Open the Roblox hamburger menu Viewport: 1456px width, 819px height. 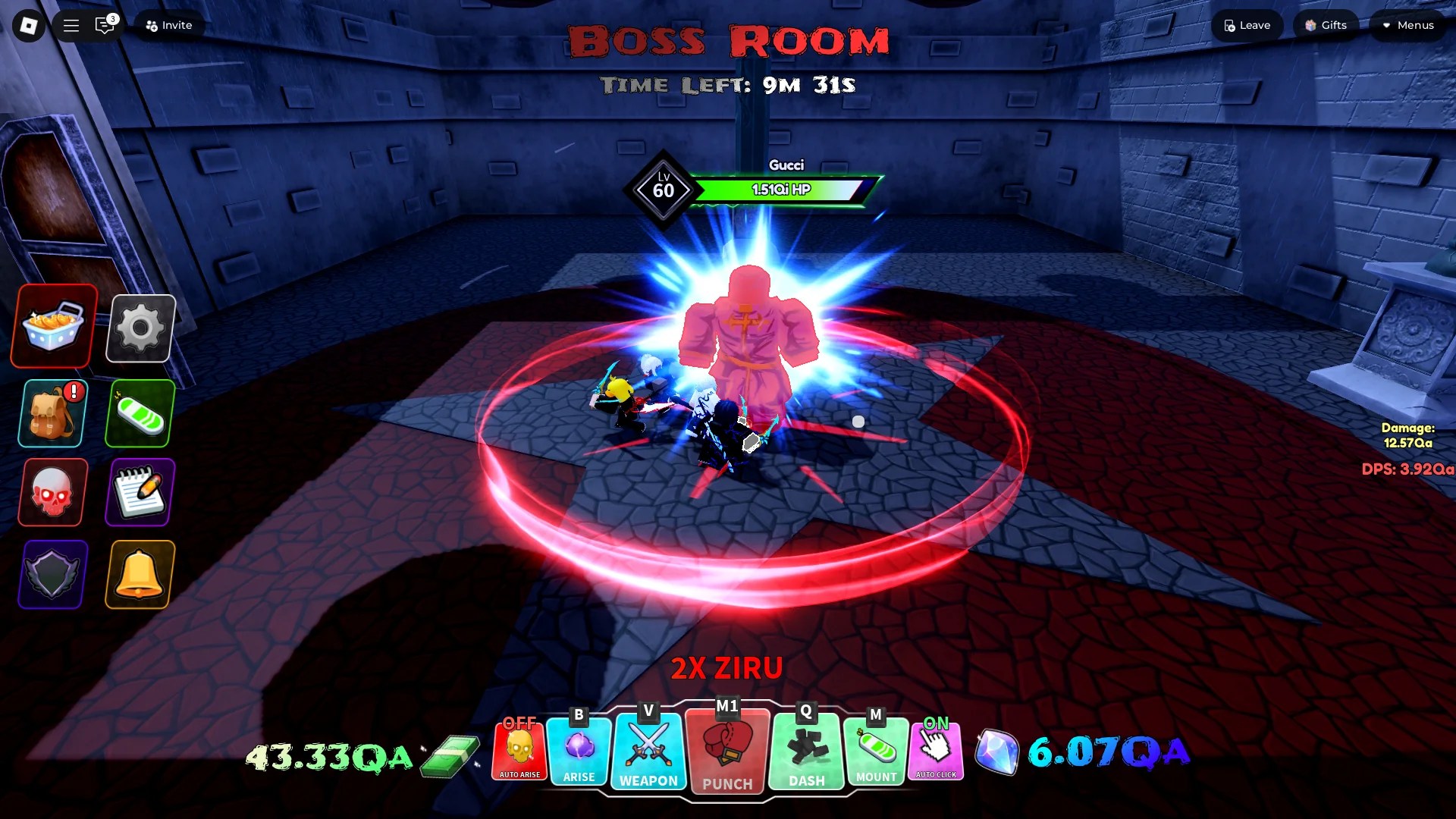coord(70,25)
